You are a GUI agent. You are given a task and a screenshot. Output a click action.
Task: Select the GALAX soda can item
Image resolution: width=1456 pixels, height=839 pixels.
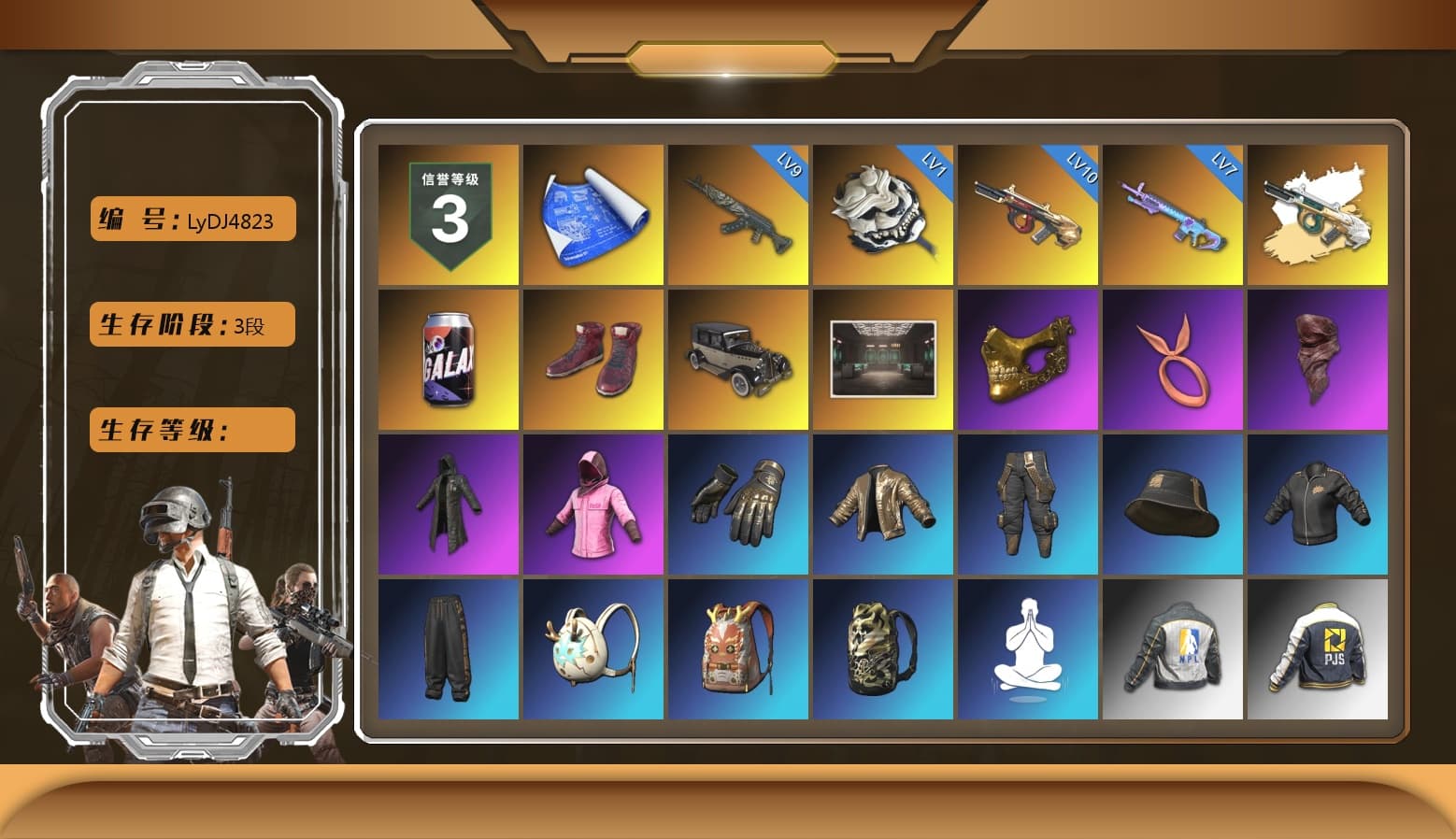(x=447, y=358)
